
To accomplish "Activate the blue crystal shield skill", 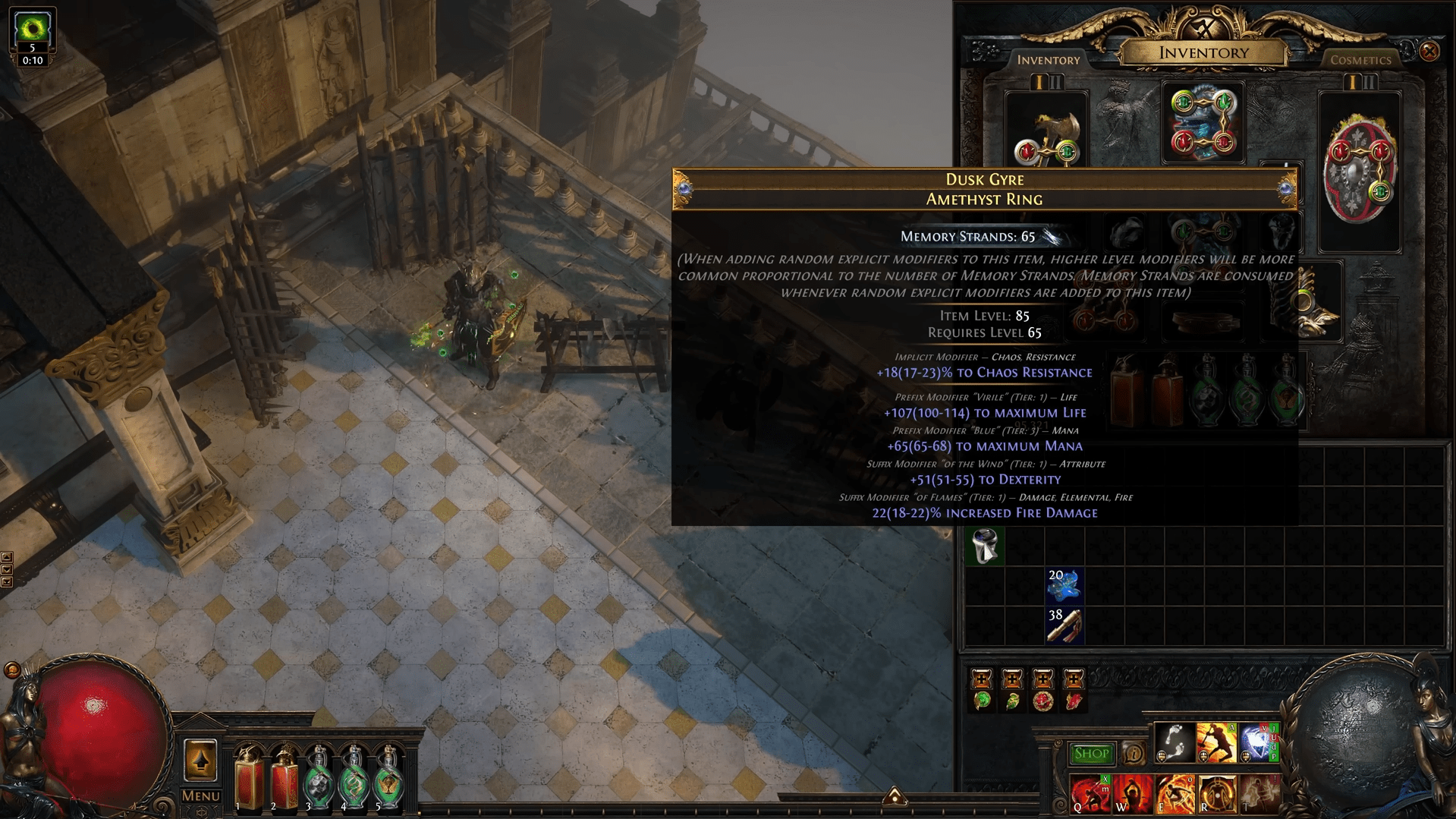I will (x=1258, y=743).
